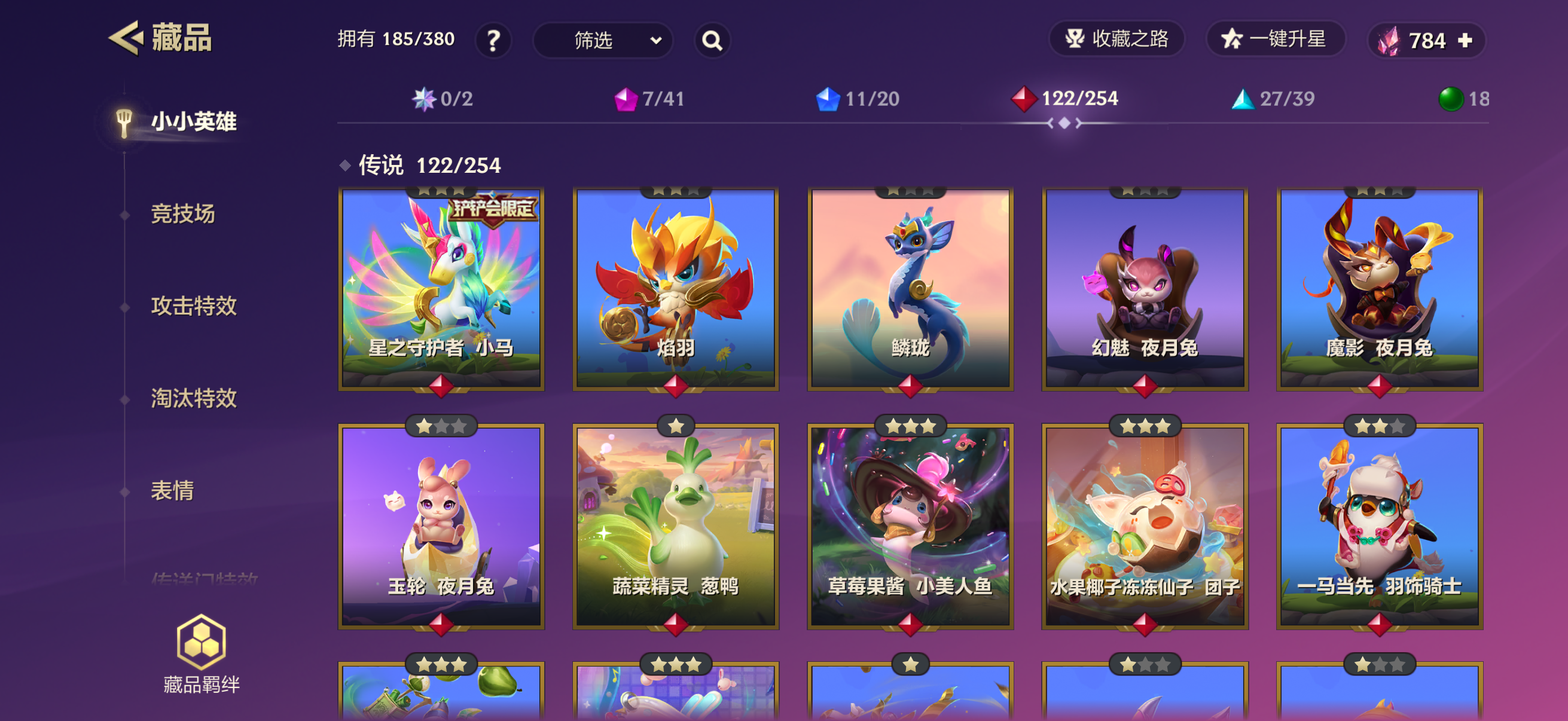Open the 攻击特效 attack effects category
The width and height of the screenshot is (1568, 721).
point(194,306)
